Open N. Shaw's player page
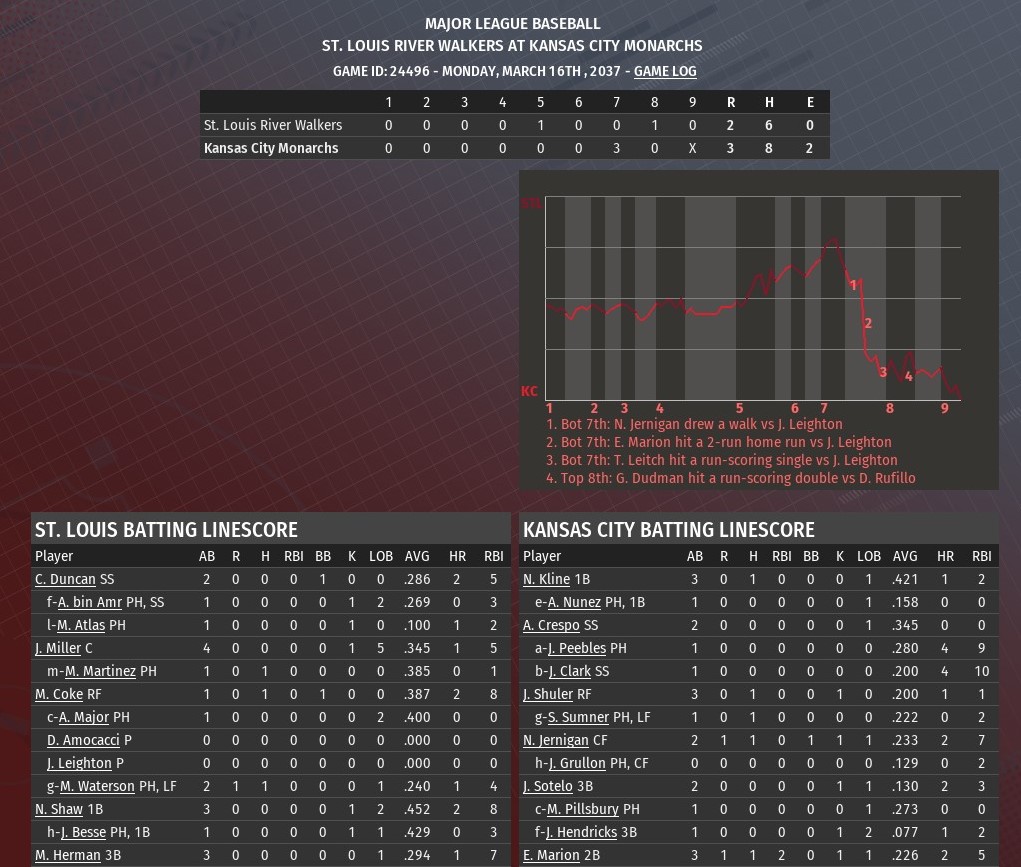The height and width of the screenshot is (867, 1021). 59,809
